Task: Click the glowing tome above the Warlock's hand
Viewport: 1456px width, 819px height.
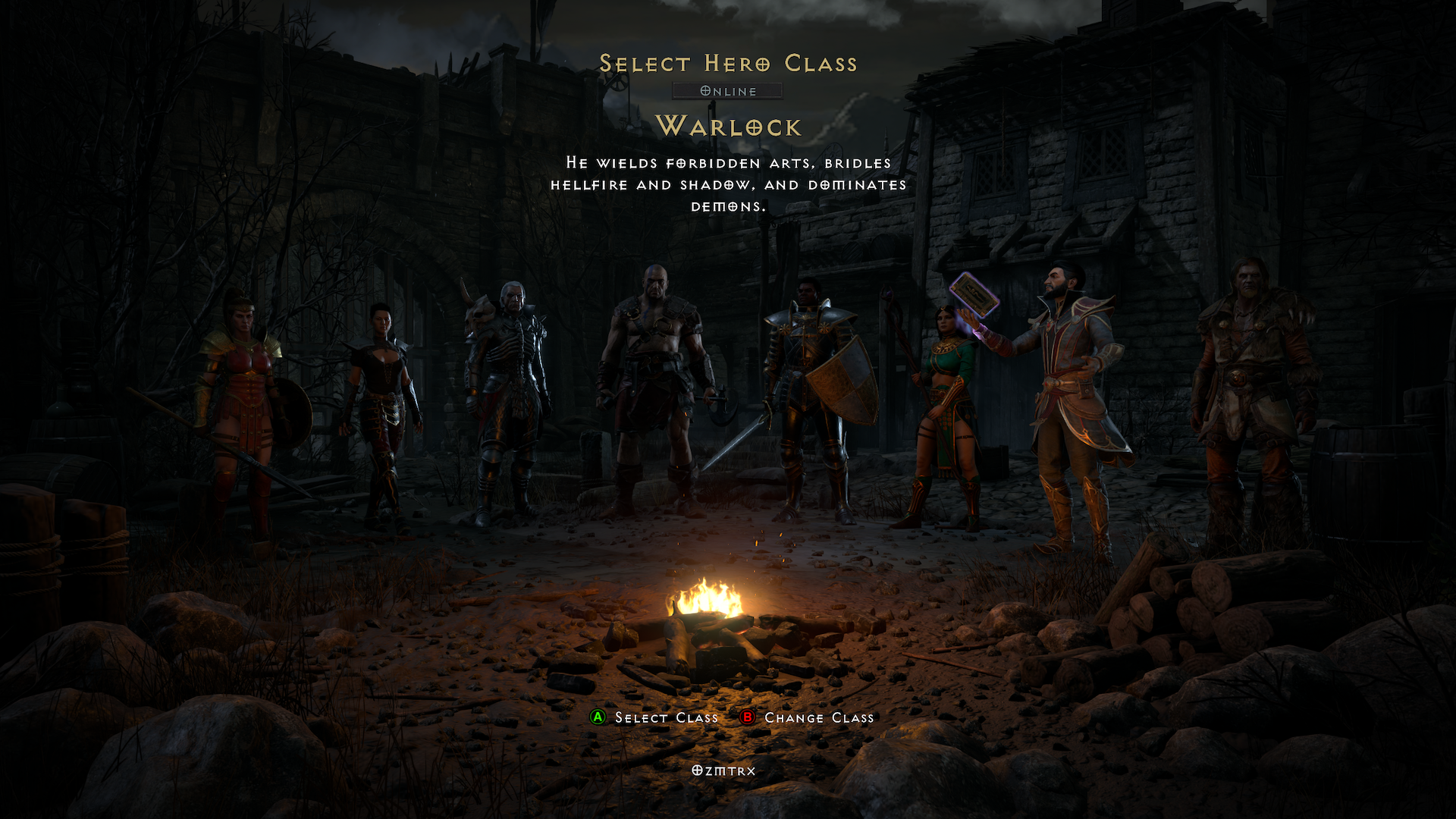Action: coord(974,292)
